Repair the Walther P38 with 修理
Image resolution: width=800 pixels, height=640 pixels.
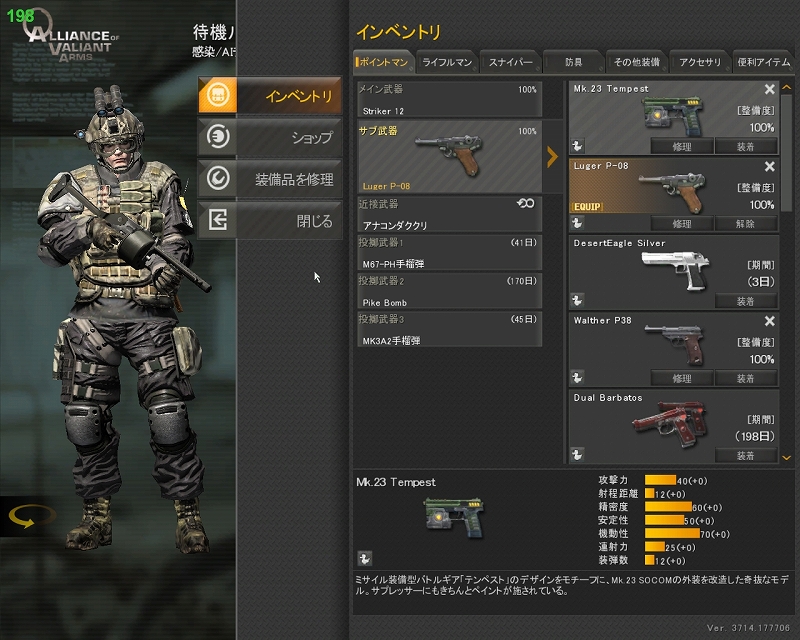coord(682,379)
